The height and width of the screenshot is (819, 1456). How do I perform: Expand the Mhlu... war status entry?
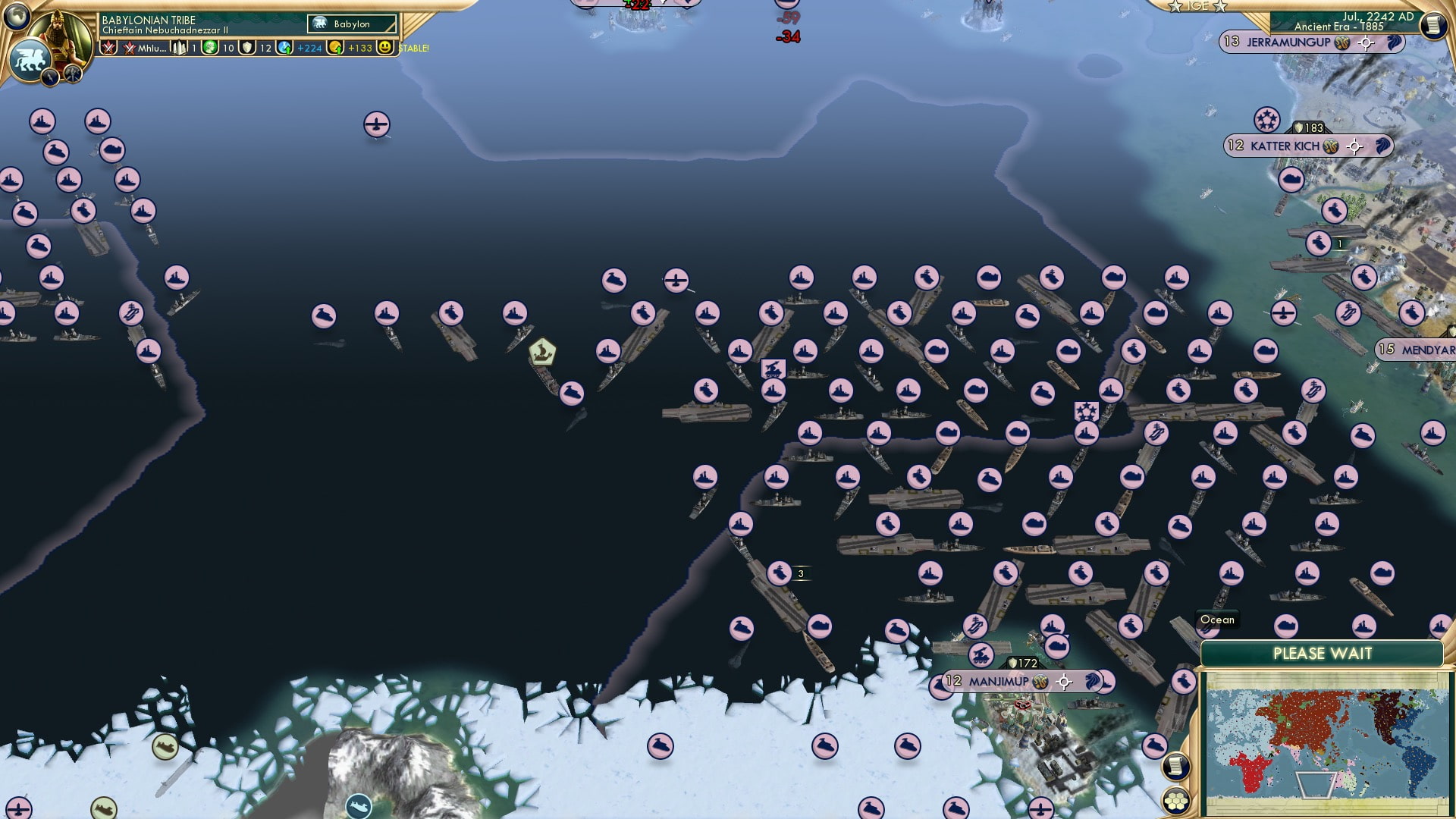[146, 49]
